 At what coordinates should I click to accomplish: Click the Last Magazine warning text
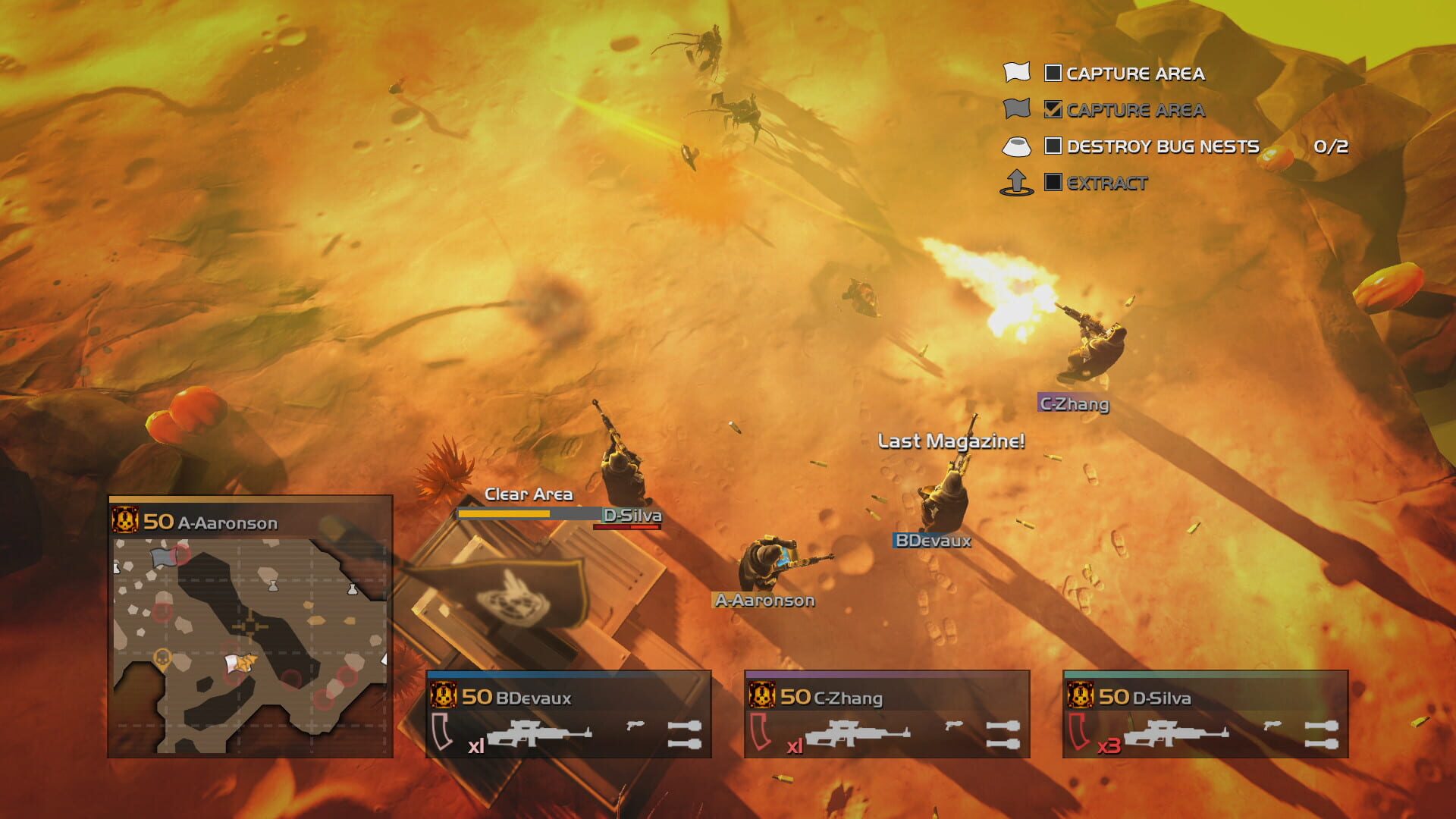pos(952,440)
